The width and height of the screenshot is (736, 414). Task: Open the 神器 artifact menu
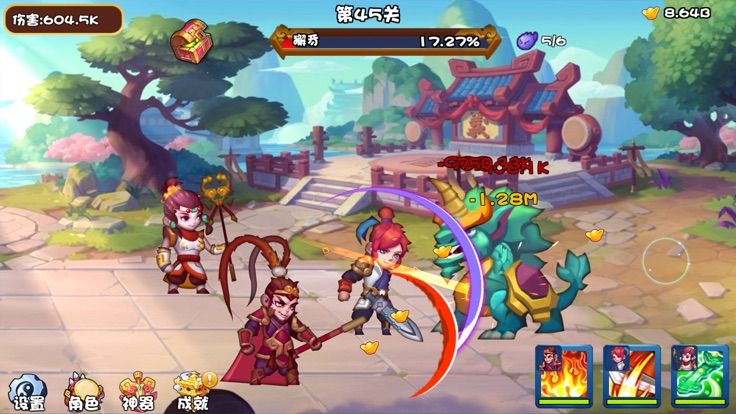(137, 392)
